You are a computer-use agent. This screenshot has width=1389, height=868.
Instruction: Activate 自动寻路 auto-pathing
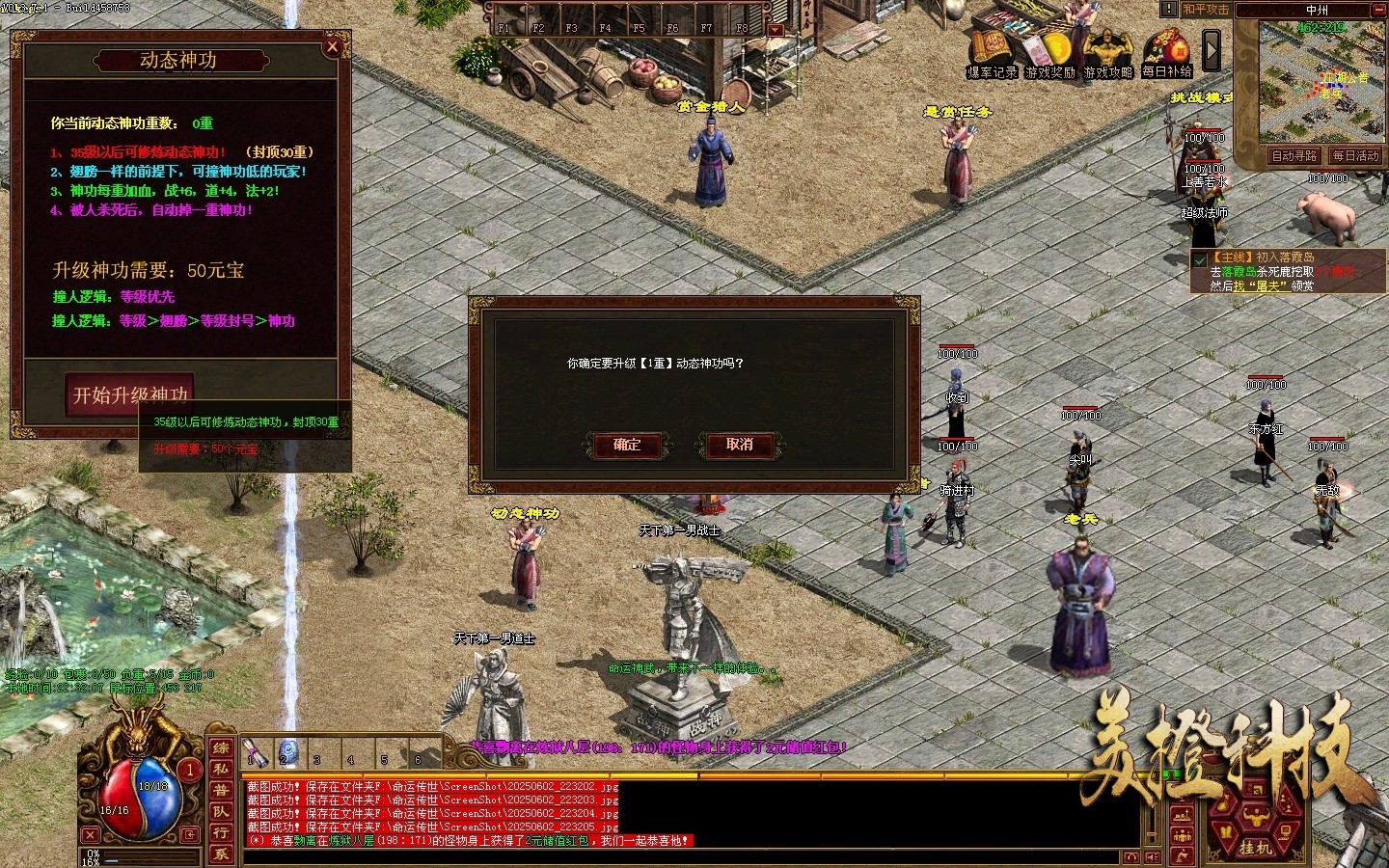[x=1294, y=156]
